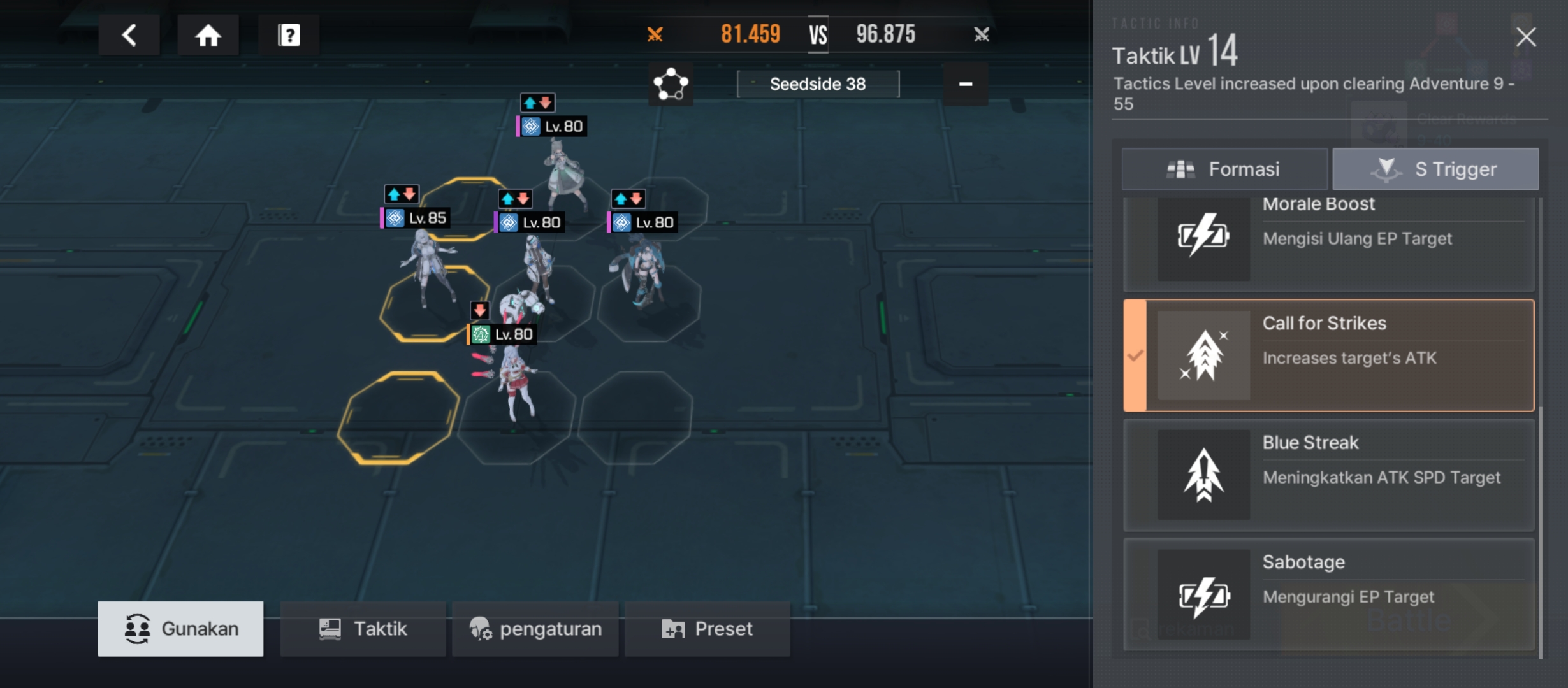The width and height of the screenshot is (1568, 688).
Task: Choose the Sabotage trigger
Action: tap(1329, 594)
